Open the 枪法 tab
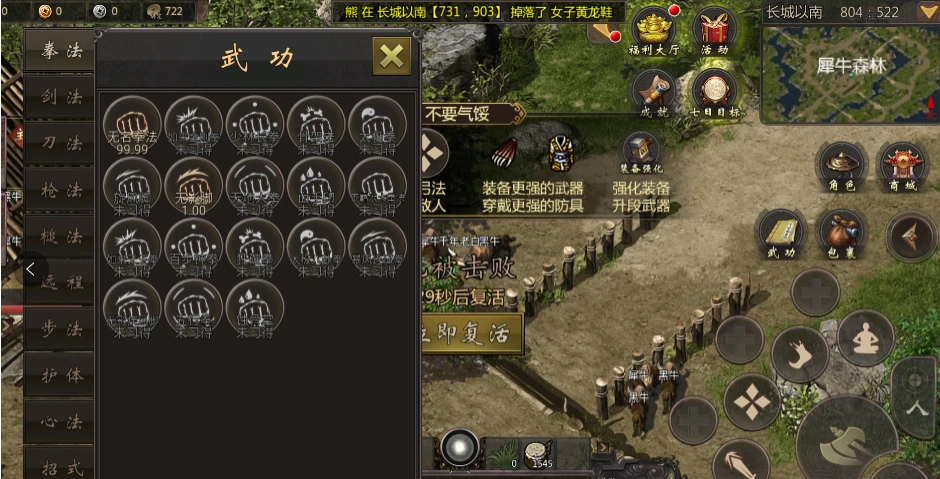Viewport: 940px width, 479px height. [61, 190]
